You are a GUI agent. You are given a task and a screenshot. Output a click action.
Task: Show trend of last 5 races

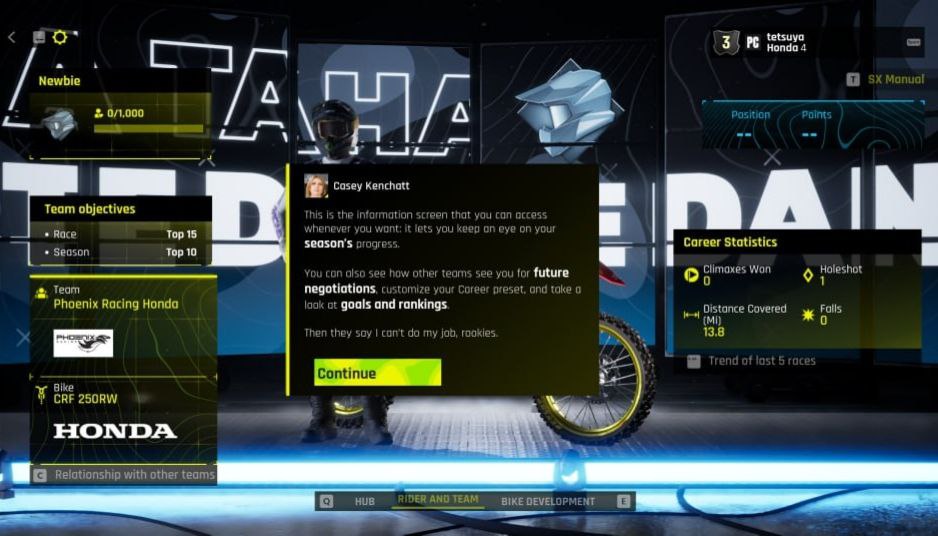pos(761,361)
